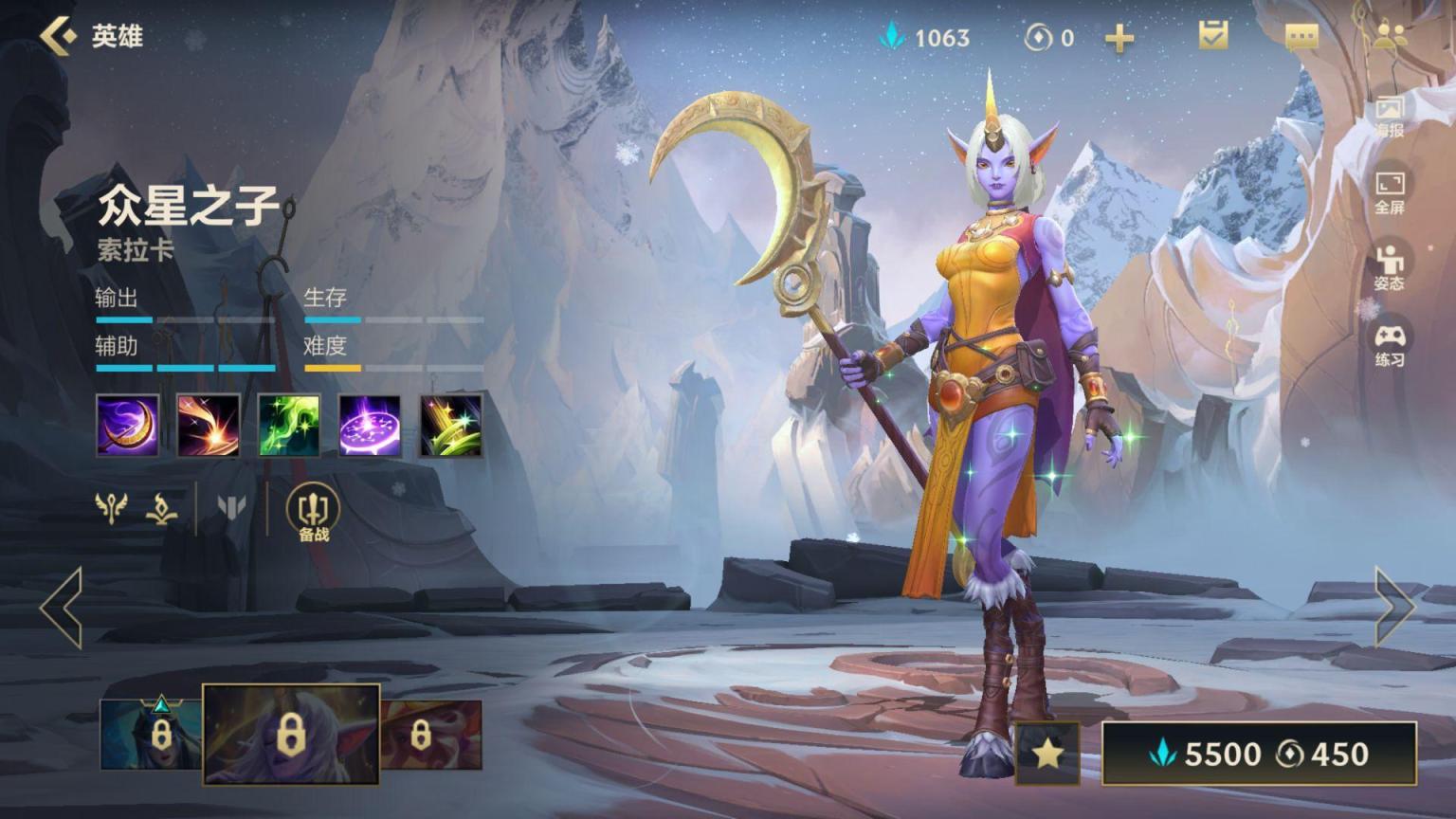This screenshot has height=819, width=1456.
Task: Choose the locked orange skin thumbnail
Action: click(x=431, y=735)
